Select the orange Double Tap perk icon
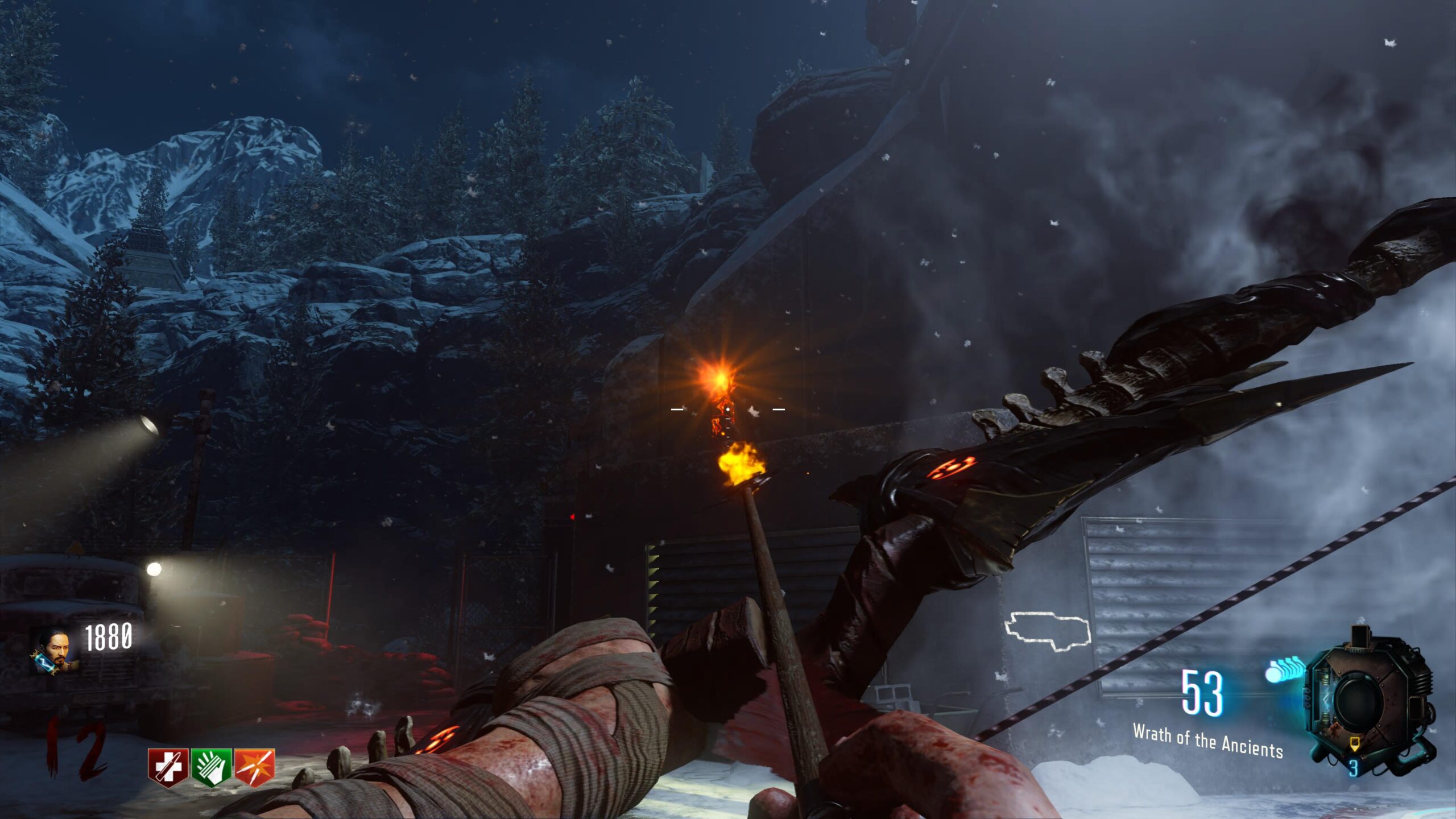Viewport: 1456px width, 819px height. click(255, 767)
